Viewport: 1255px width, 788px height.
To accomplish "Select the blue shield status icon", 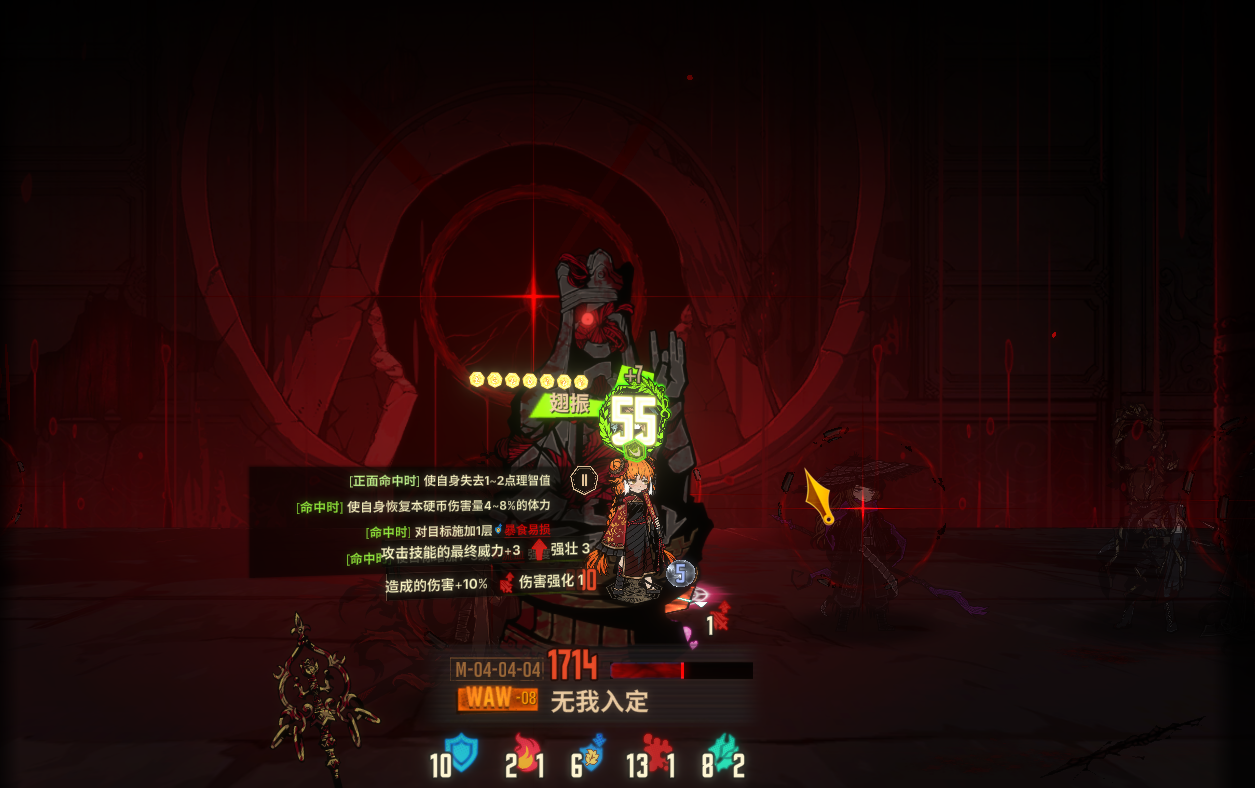I will 462,752.
